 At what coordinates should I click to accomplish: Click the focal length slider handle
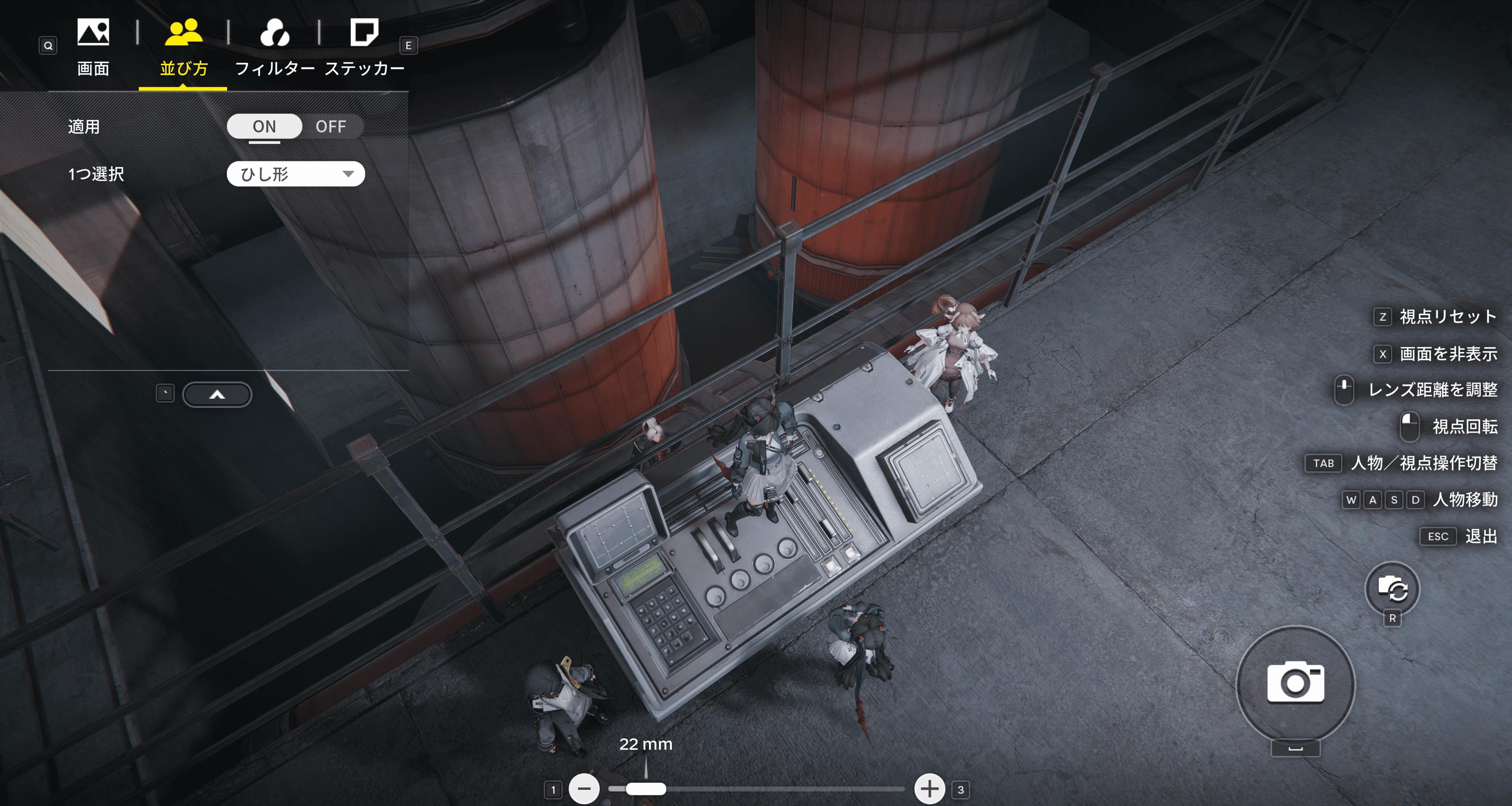pyautogui.click(x=646, y=788)
